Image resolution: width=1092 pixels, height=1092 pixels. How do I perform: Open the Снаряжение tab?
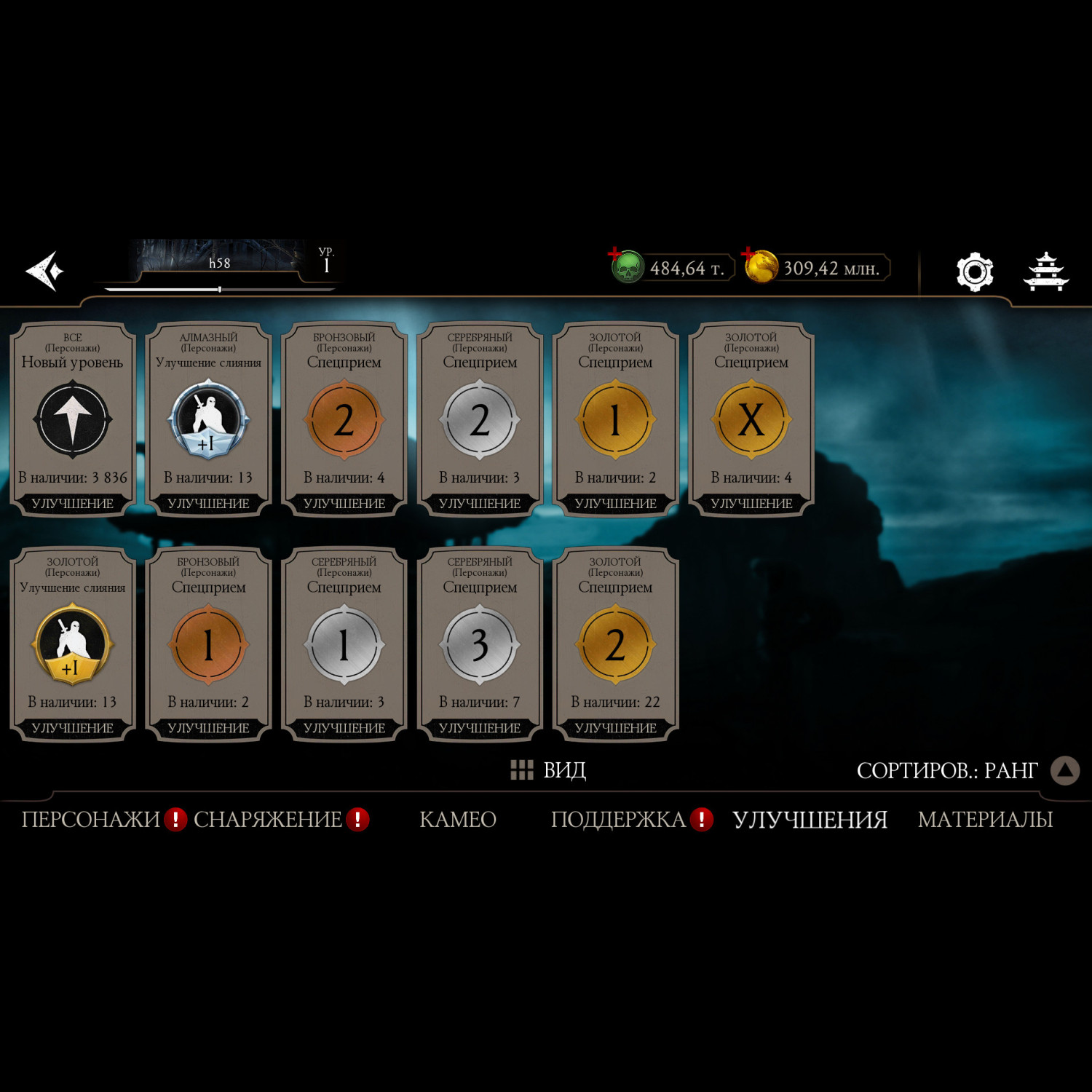coord(267,820)
